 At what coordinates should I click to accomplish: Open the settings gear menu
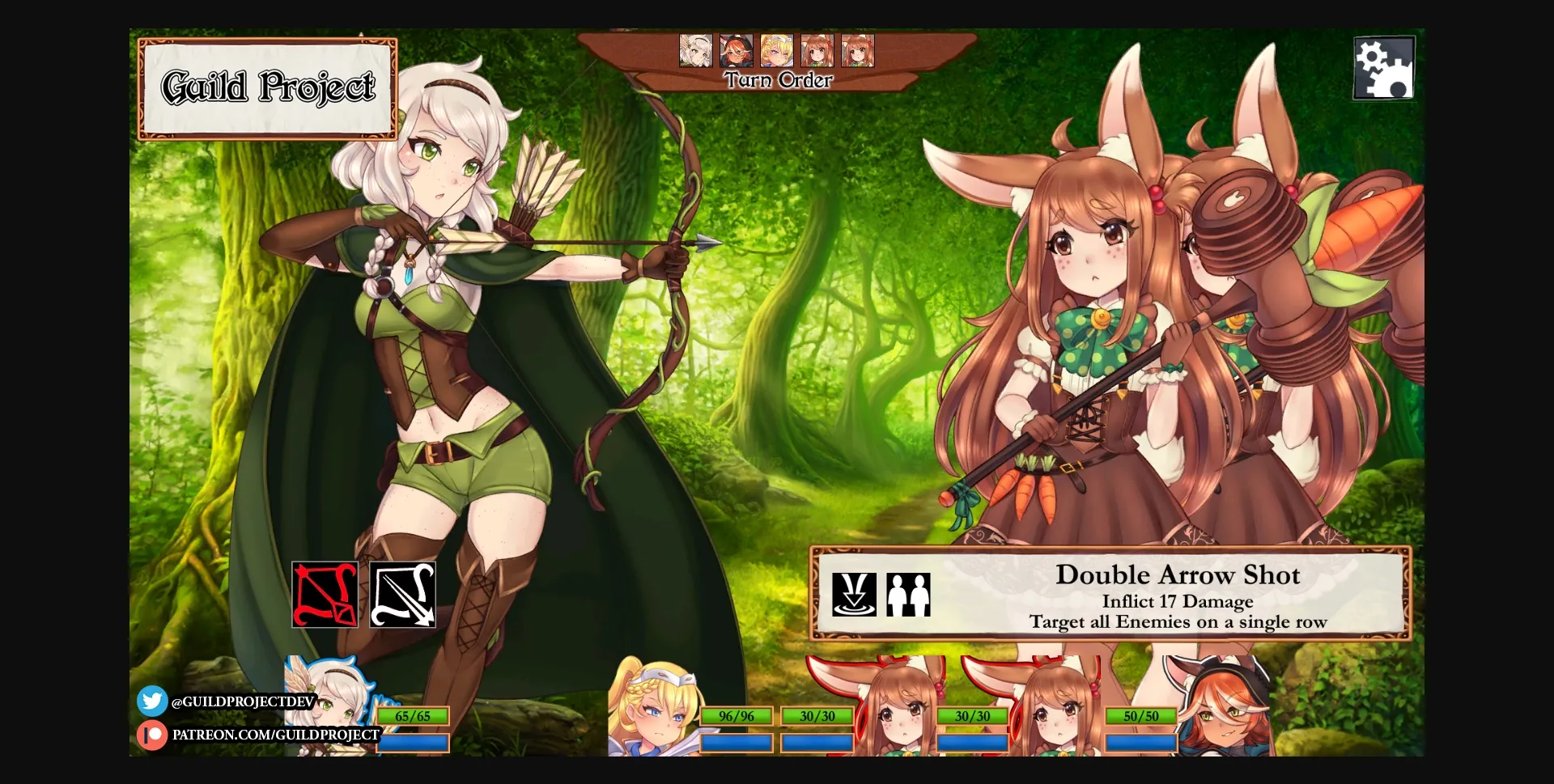1384,67
